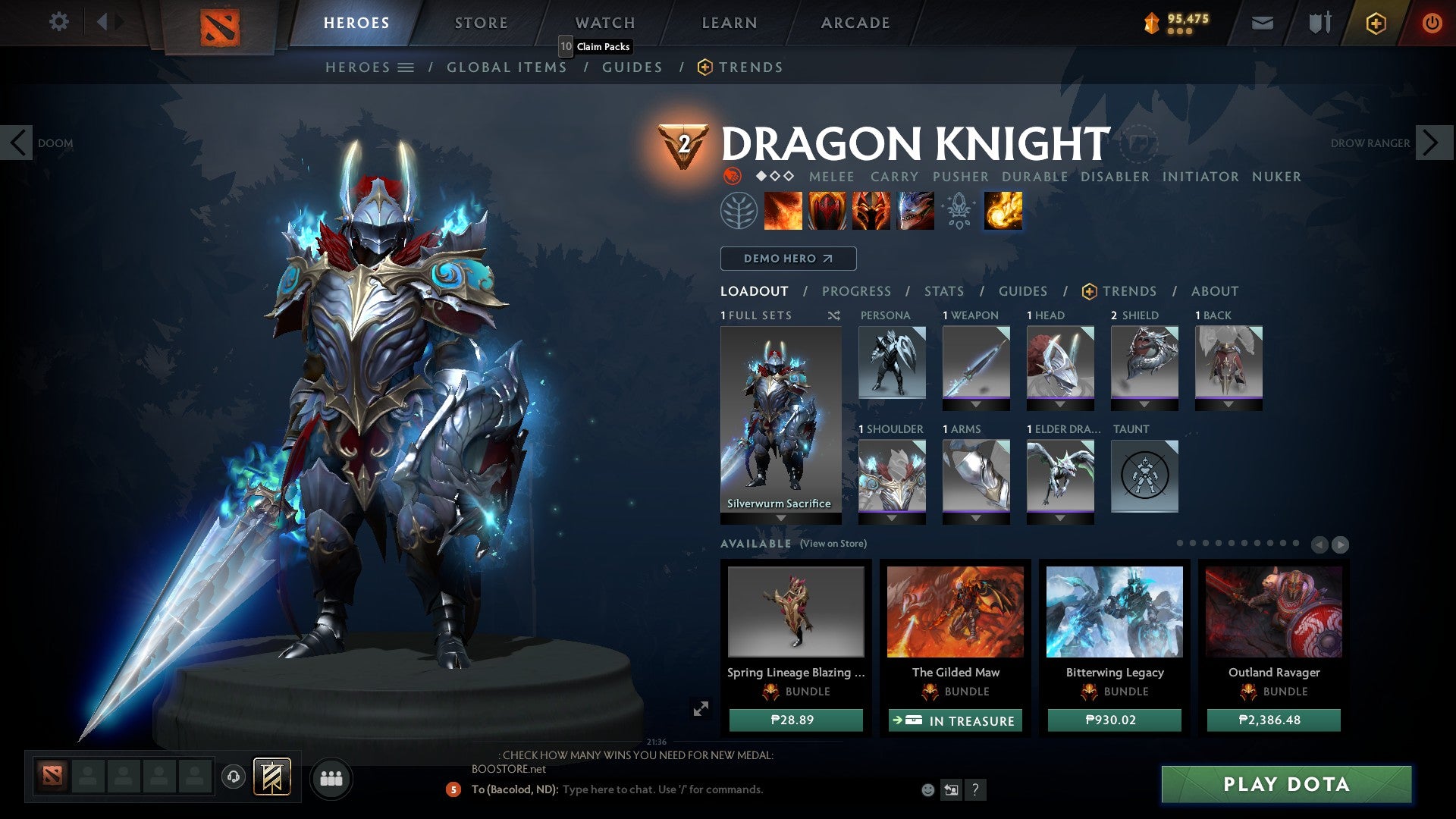Open the settings gear in the top left
This screenshot has height=819, width=1456.
tap(58, 22)
